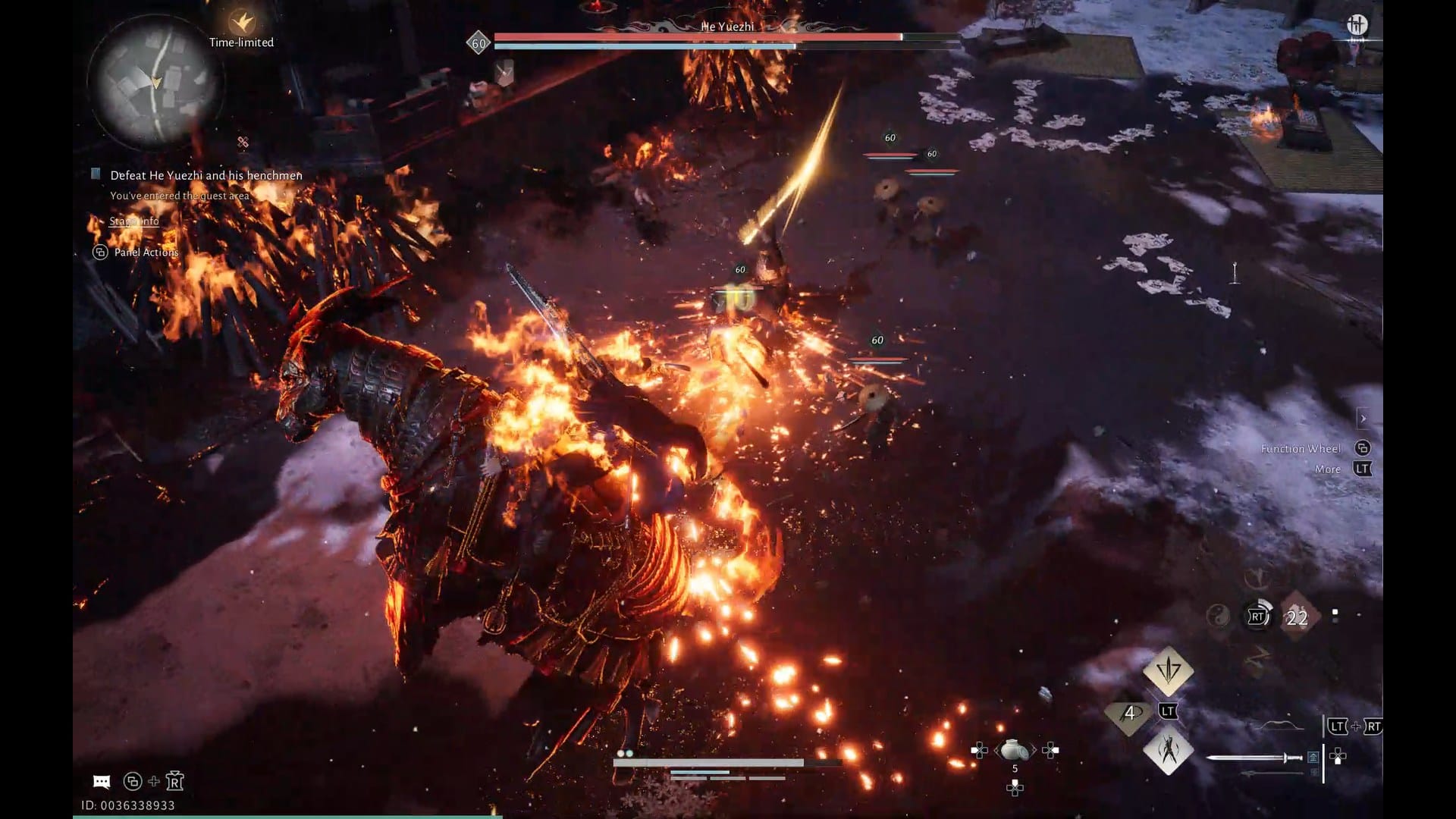Activate the RT spirit gauge icon

(x=1257, y=617)
